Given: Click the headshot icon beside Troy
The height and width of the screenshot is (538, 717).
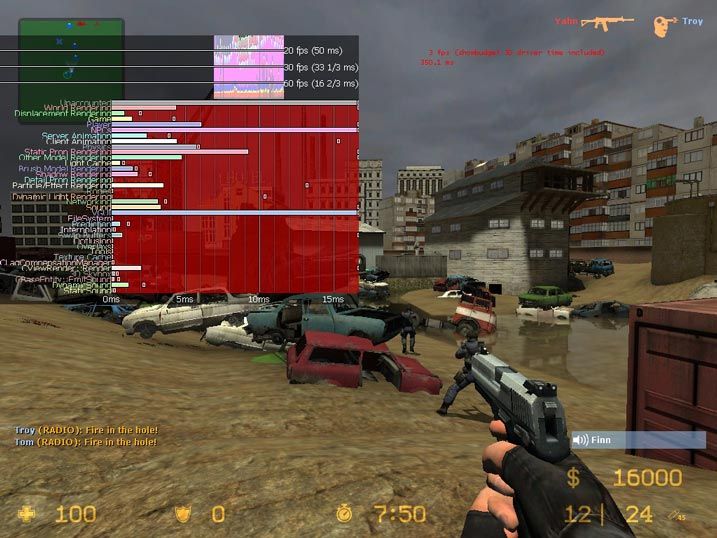Looking at the screenshot, I should 664,24.
